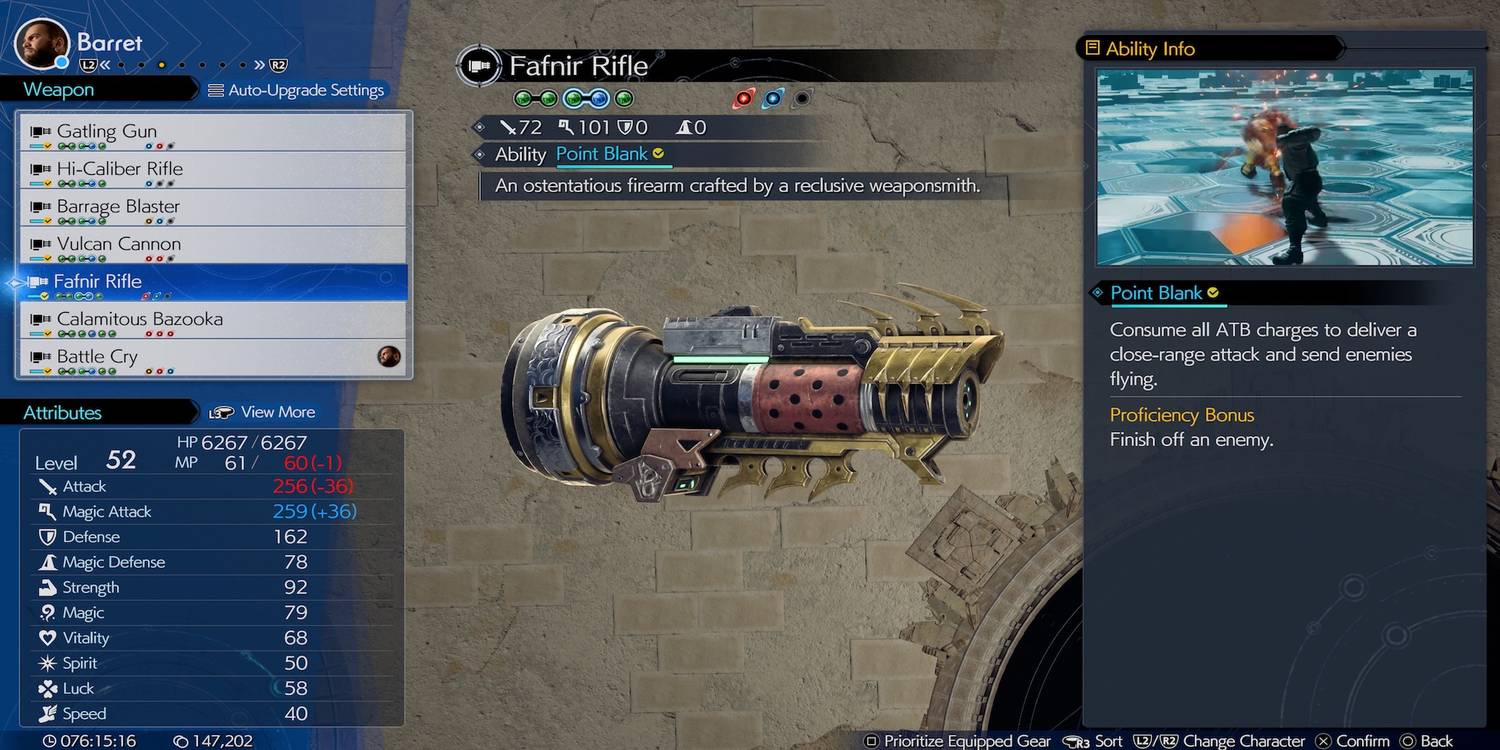
Task: Select the Attack sword stat icon
Action: pos(47,486)
